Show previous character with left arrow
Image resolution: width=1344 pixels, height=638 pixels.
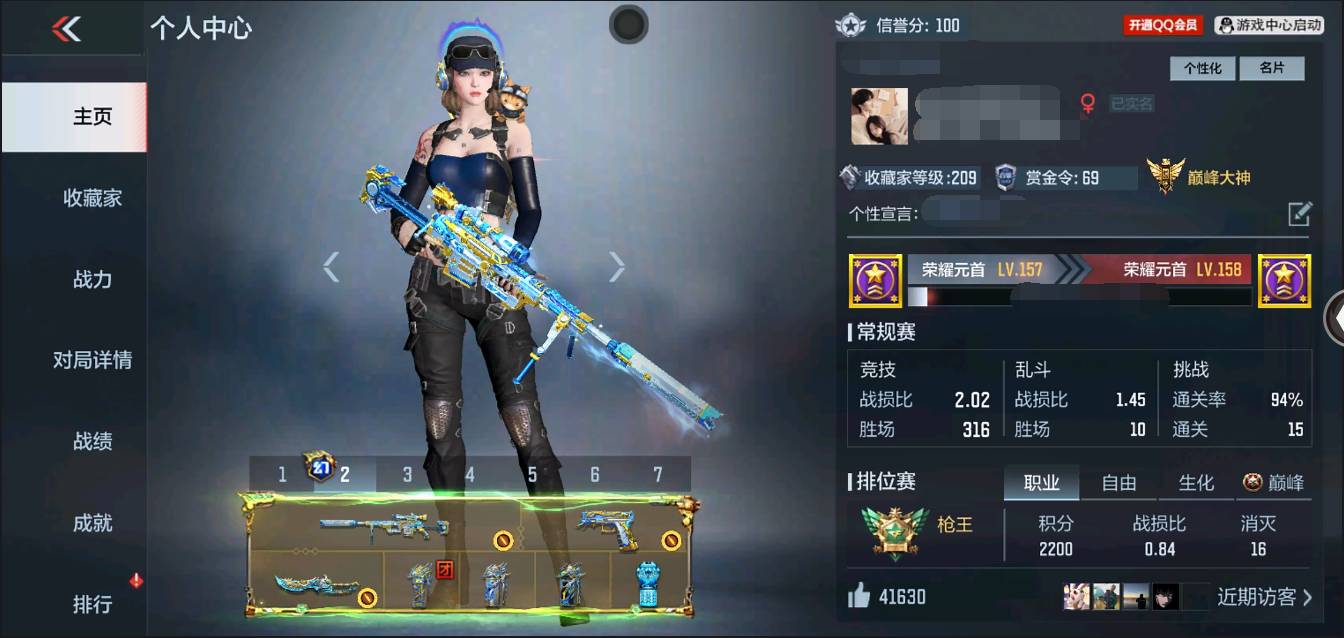[331, 266]
